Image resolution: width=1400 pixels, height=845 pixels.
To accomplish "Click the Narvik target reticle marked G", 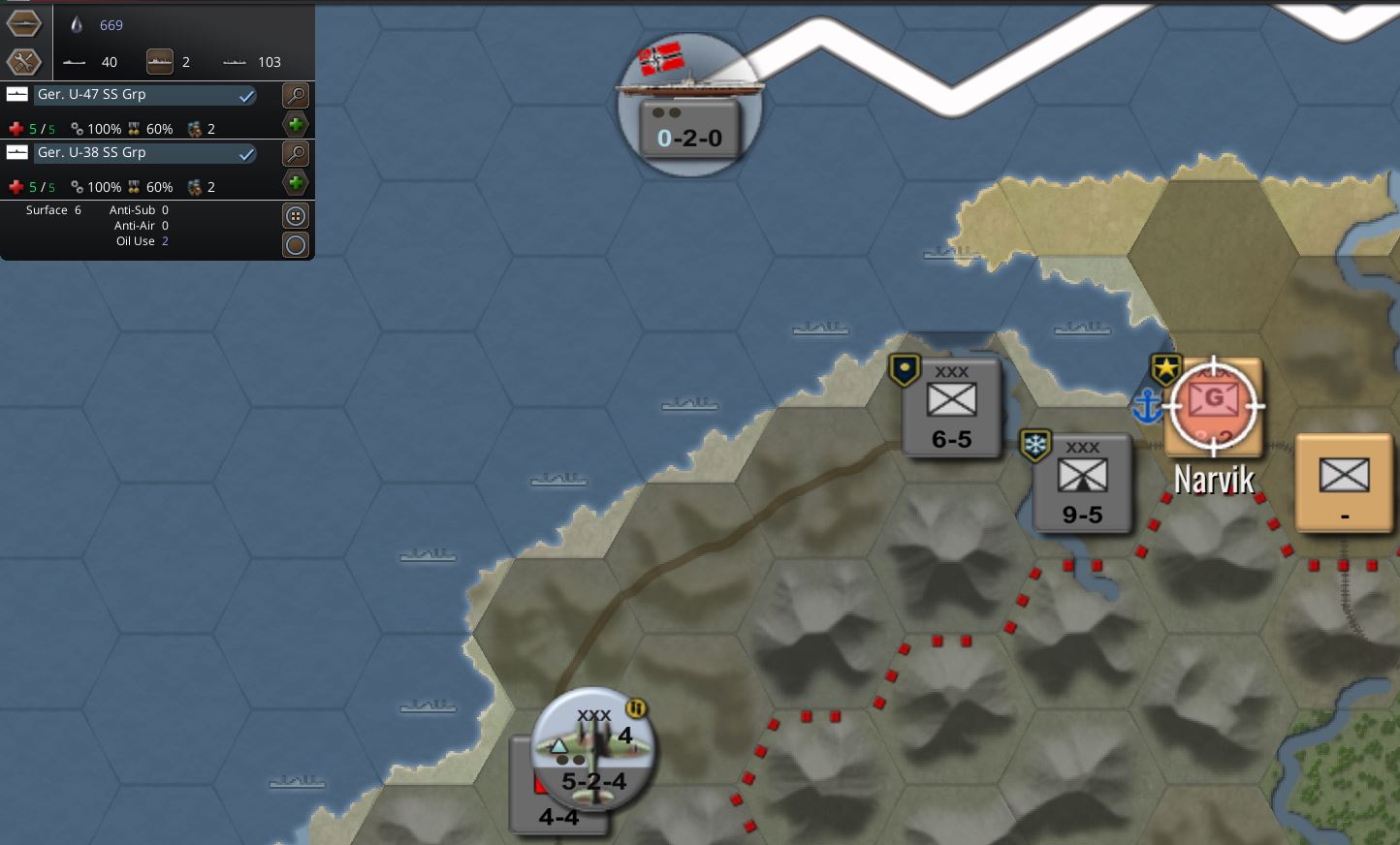I will [1213, 407].
